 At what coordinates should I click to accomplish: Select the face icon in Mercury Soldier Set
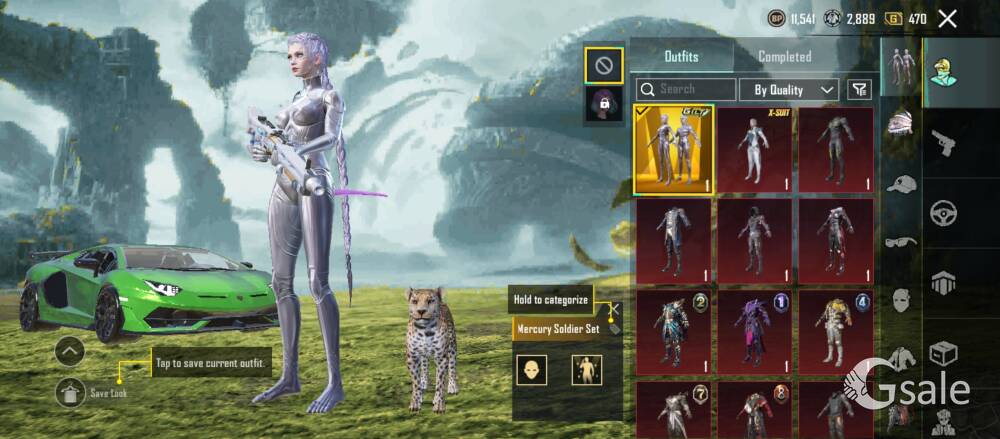pos(531,370)
